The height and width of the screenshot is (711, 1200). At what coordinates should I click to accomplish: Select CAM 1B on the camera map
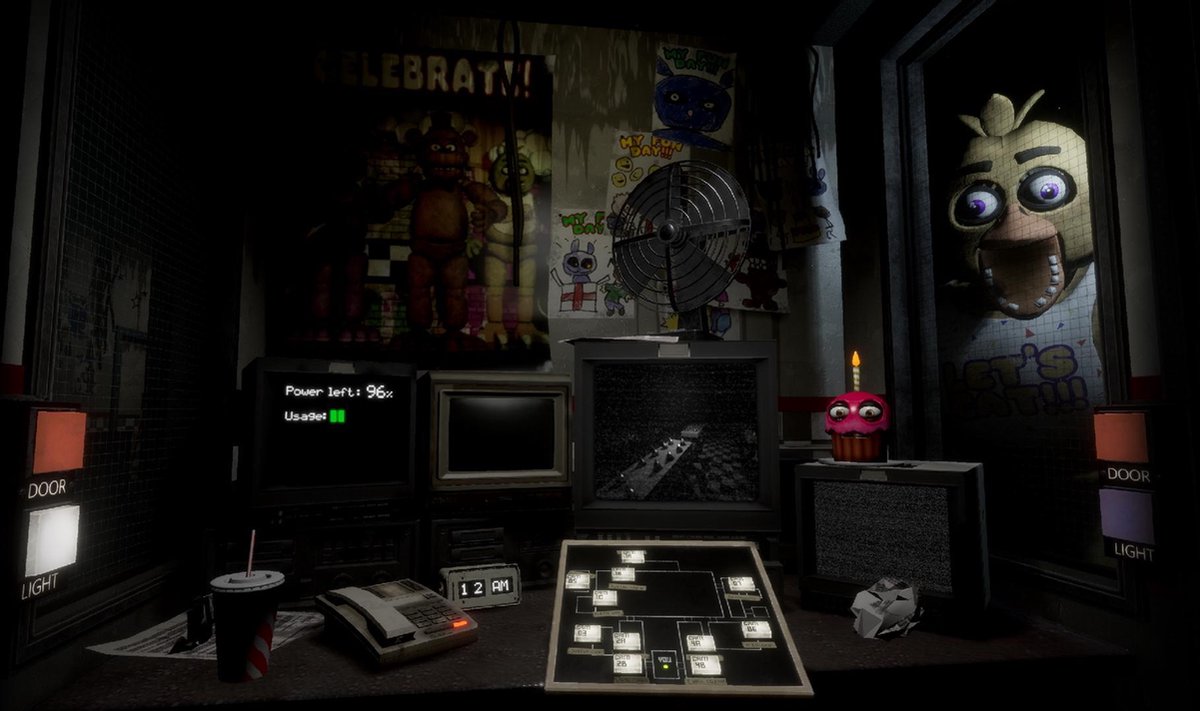[x=623, y=574]
